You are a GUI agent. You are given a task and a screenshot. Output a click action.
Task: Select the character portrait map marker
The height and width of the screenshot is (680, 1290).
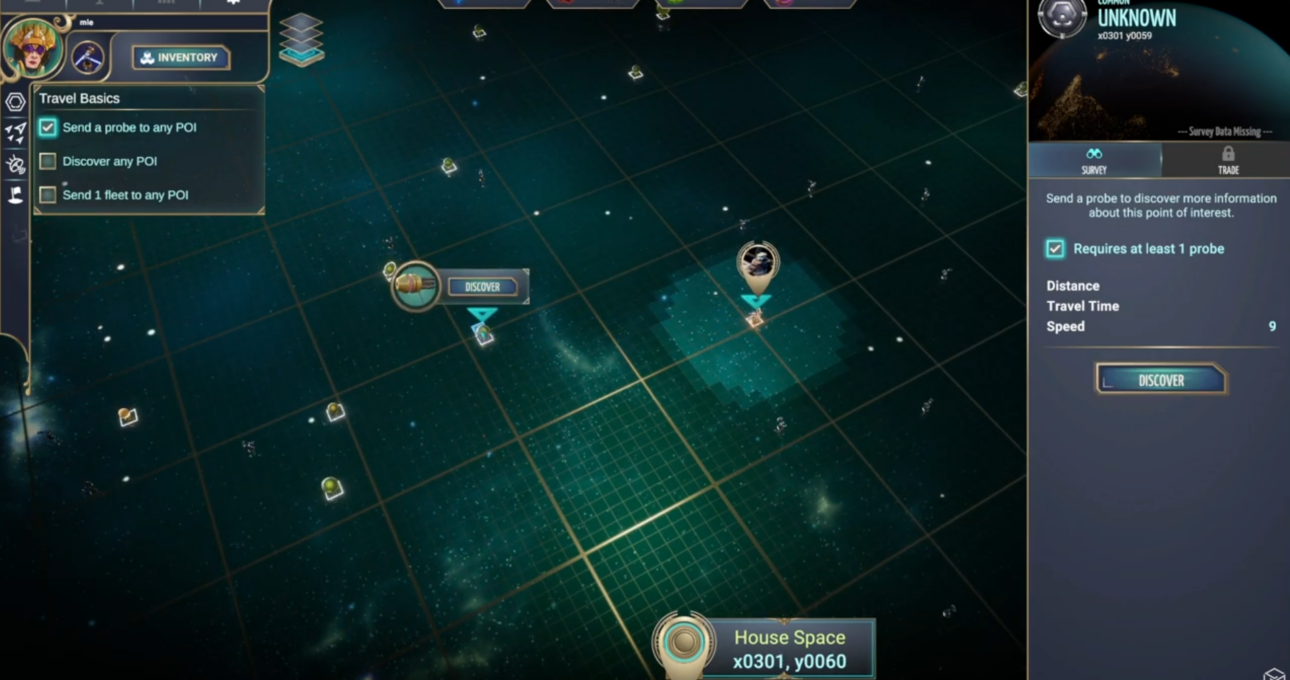(757, 264)
